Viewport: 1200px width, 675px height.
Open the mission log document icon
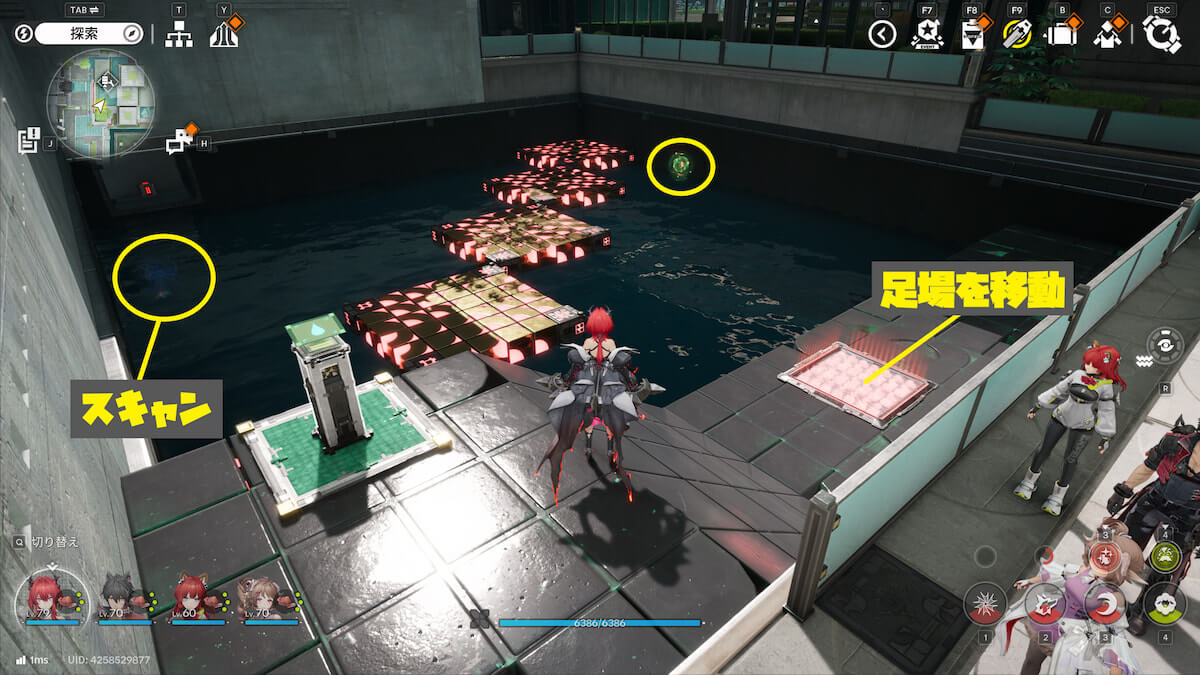(x=27, y=141)
